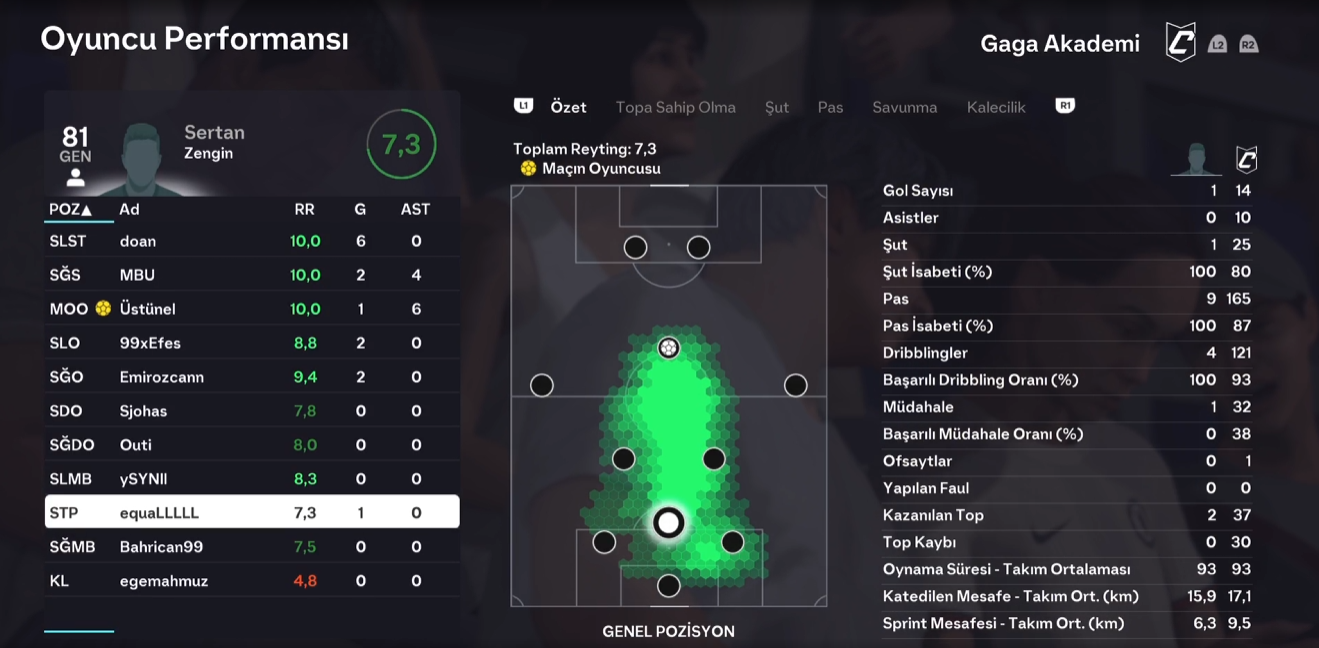The height and width of the screenshot is (648, 1319).
Task: Pick the 99xEfes row
Action: pyautogui.click(x=251, y=343)
